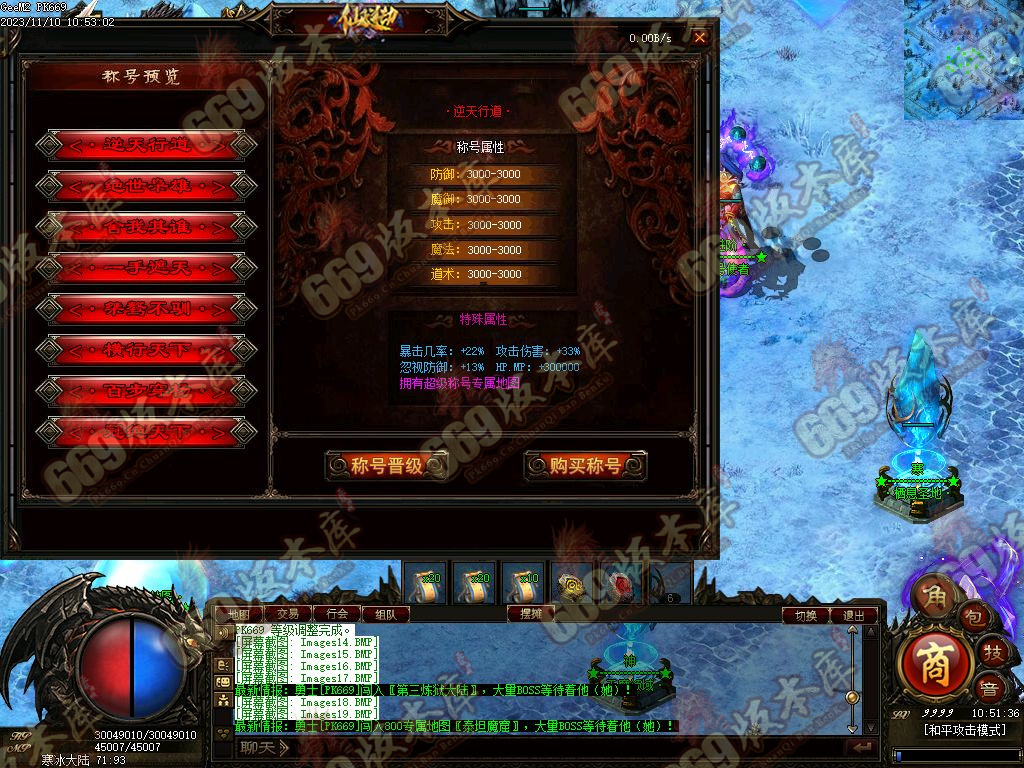Open the 行会 guild button
This screenshot has width=1024, height=768.
(337, 614)
